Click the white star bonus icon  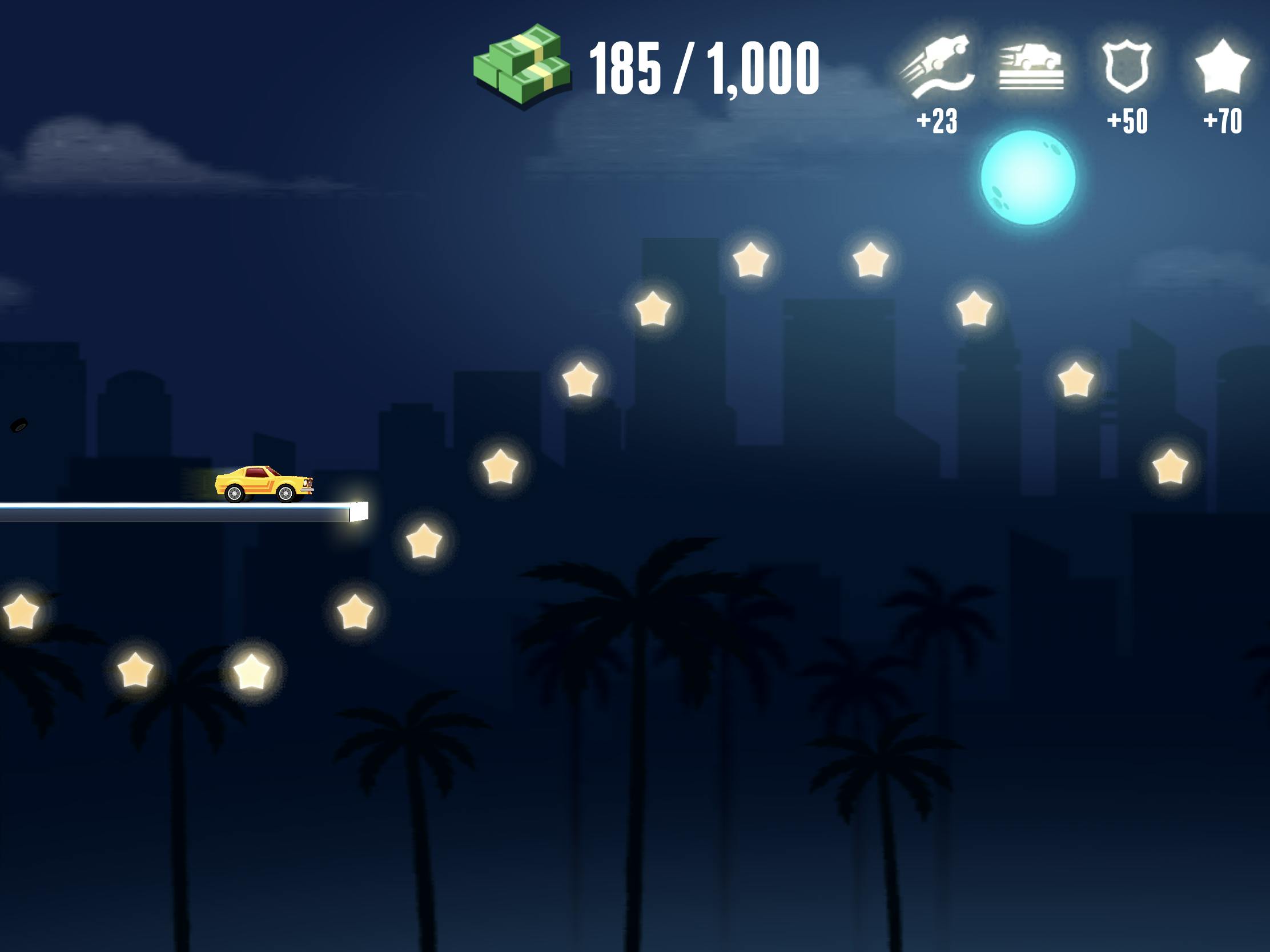[1223, 66]
